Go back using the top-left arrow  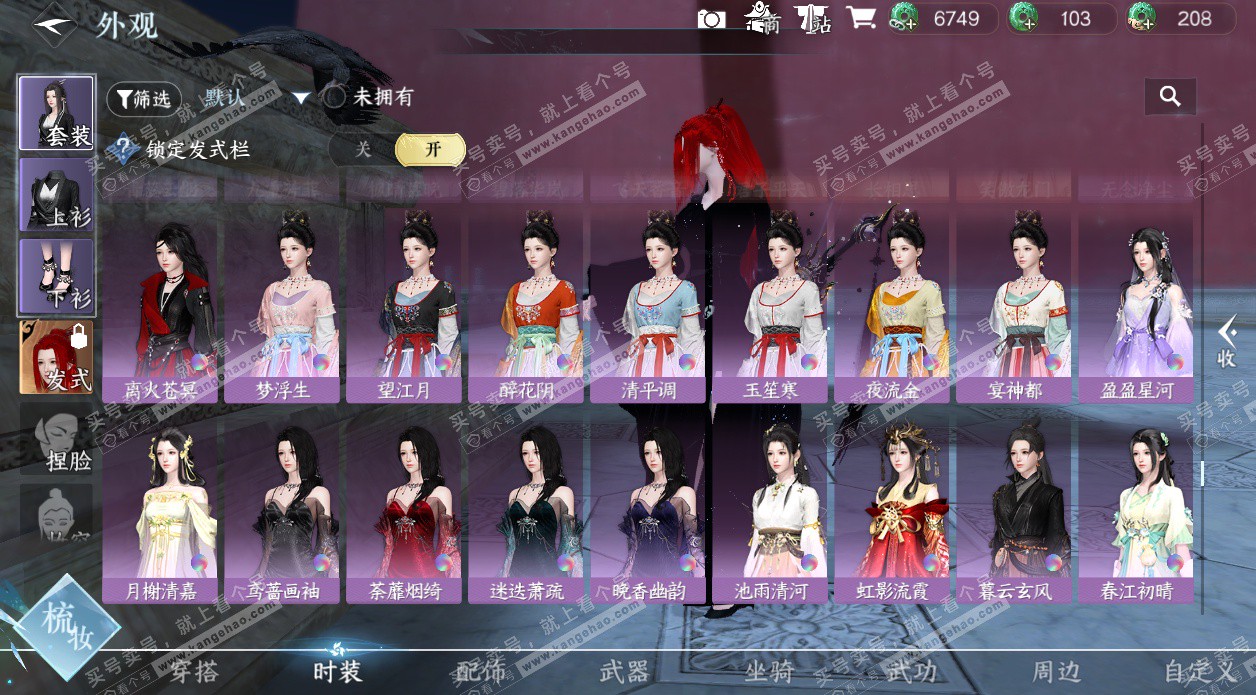click(54, 25)
